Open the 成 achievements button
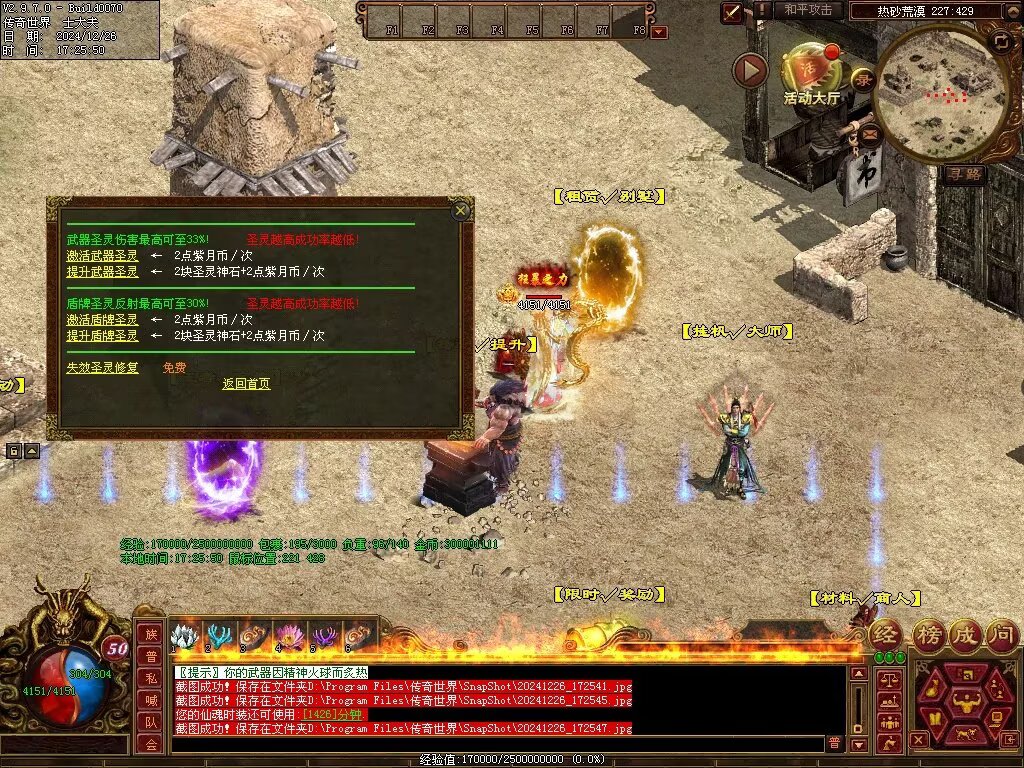Image resolution: width=1024 pixels, height=768 pixels. pyautogui.click(x=965, y=634)
